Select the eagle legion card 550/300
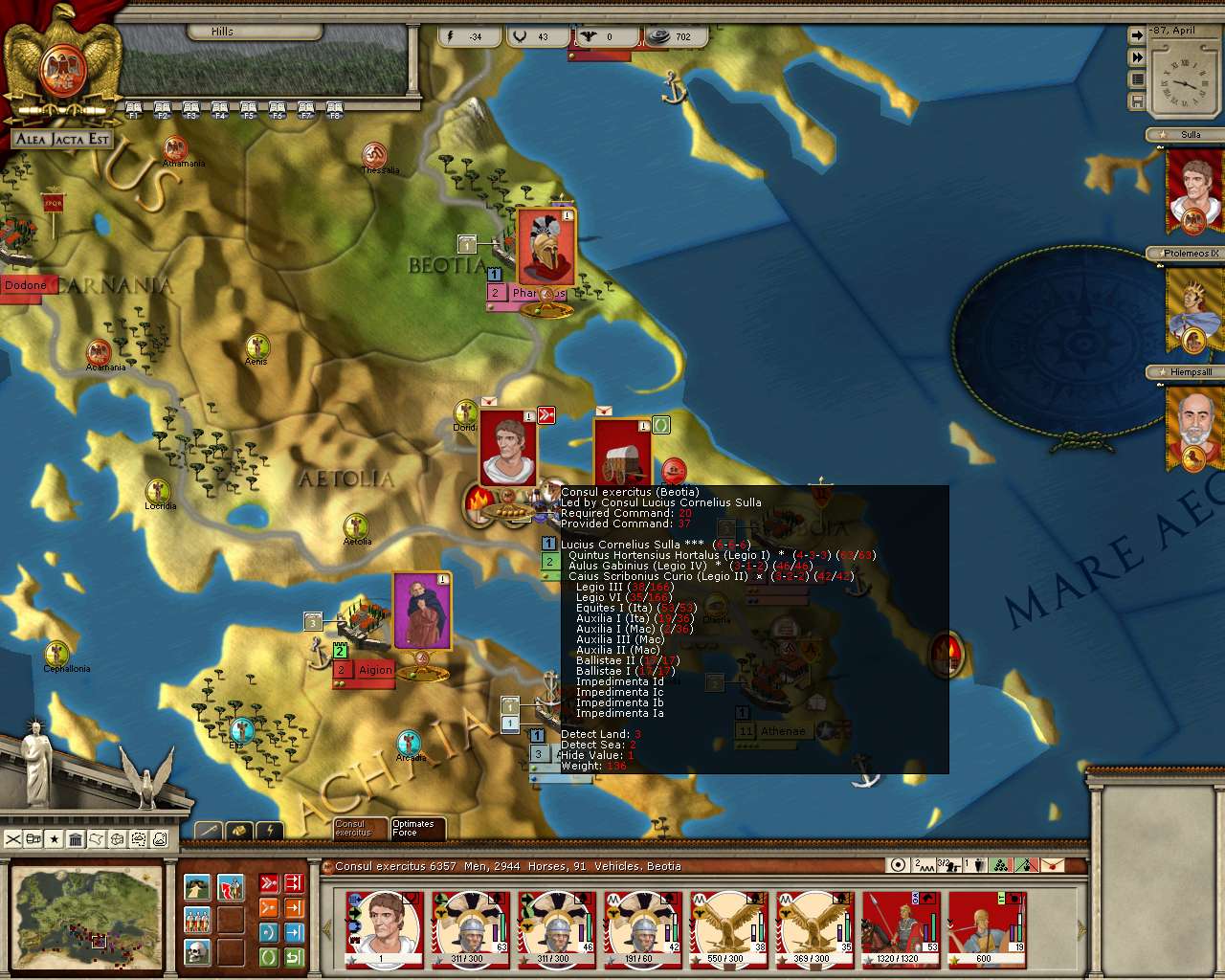This screenshot has width=1225, height=980. [x=727, y=928]
